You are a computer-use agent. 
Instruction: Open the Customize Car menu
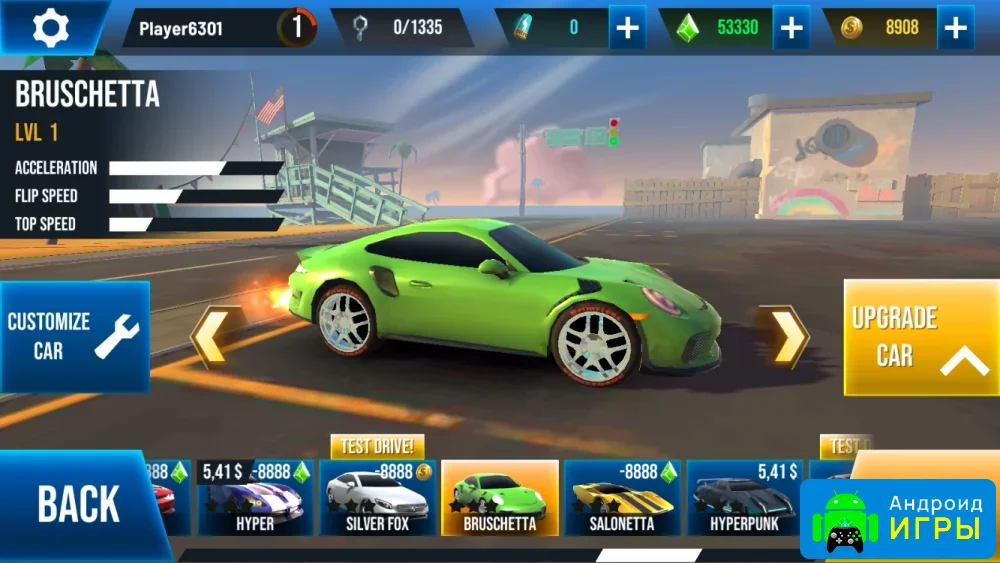click(x=74, y=336)
